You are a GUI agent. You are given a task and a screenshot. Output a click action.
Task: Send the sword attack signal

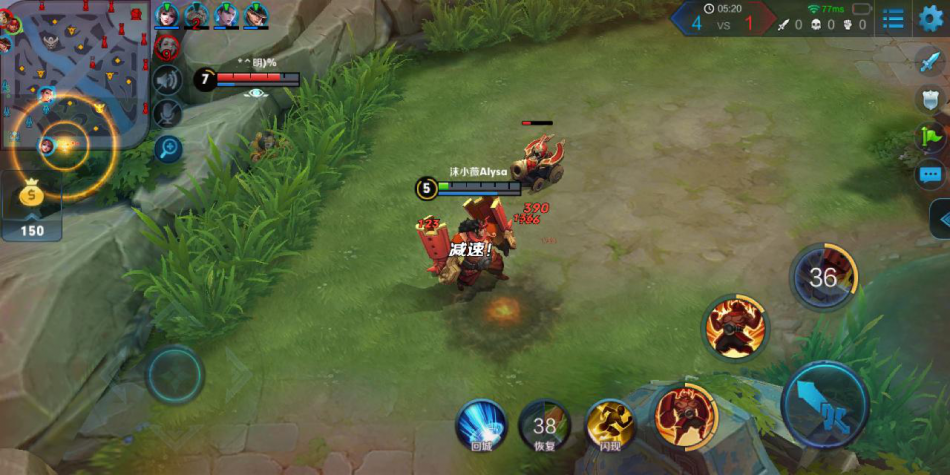click(x=930, y=62)
